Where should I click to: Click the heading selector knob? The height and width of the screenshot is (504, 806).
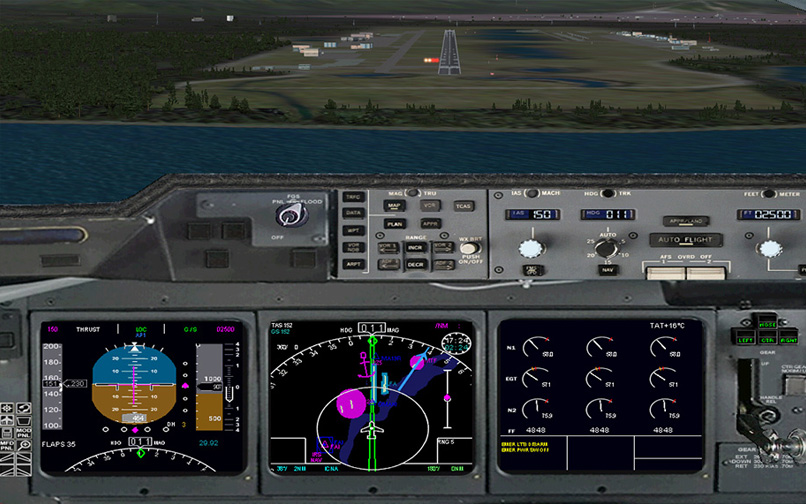(607, 247)
